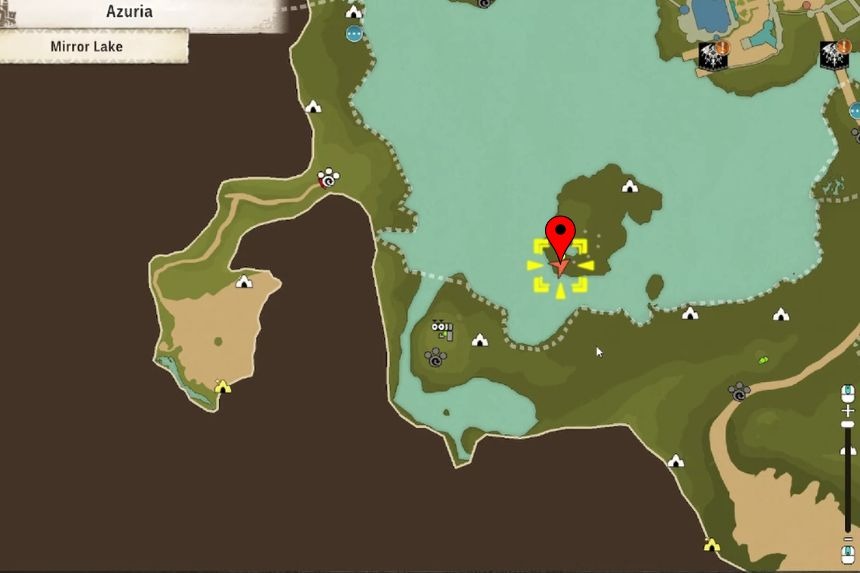Select the totem pole marker by the small pond
The width and height of the screenshot is (860, 573).
[441, 329]
